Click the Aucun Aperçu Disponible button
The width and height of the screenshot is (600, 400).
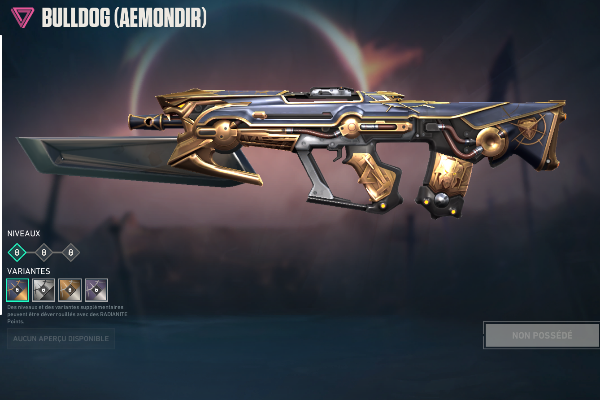pos(61,339)
